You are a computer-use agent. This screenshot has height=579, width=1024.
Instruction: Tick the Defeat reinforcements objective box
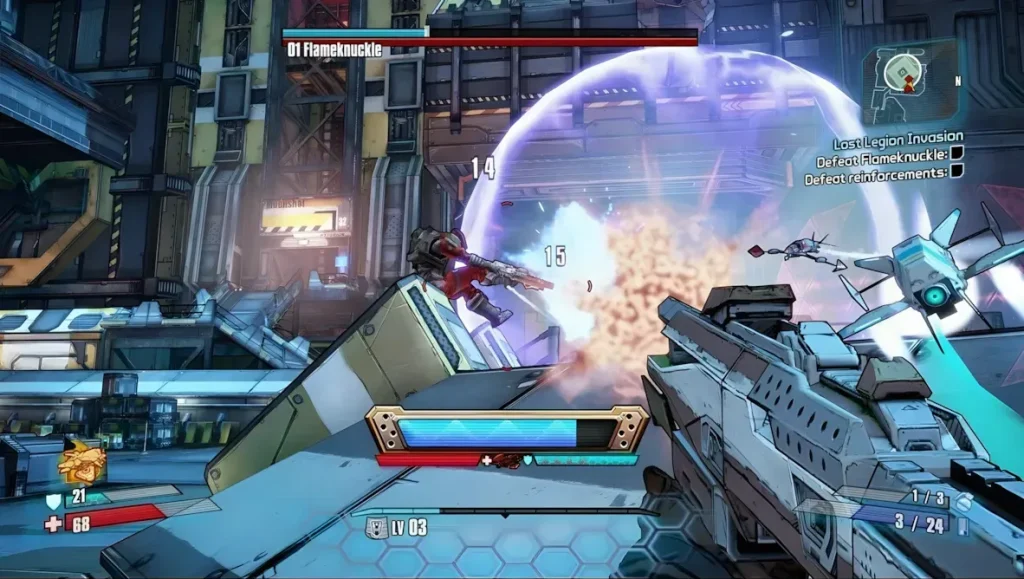pyautogui.click(x=956, y=171)
